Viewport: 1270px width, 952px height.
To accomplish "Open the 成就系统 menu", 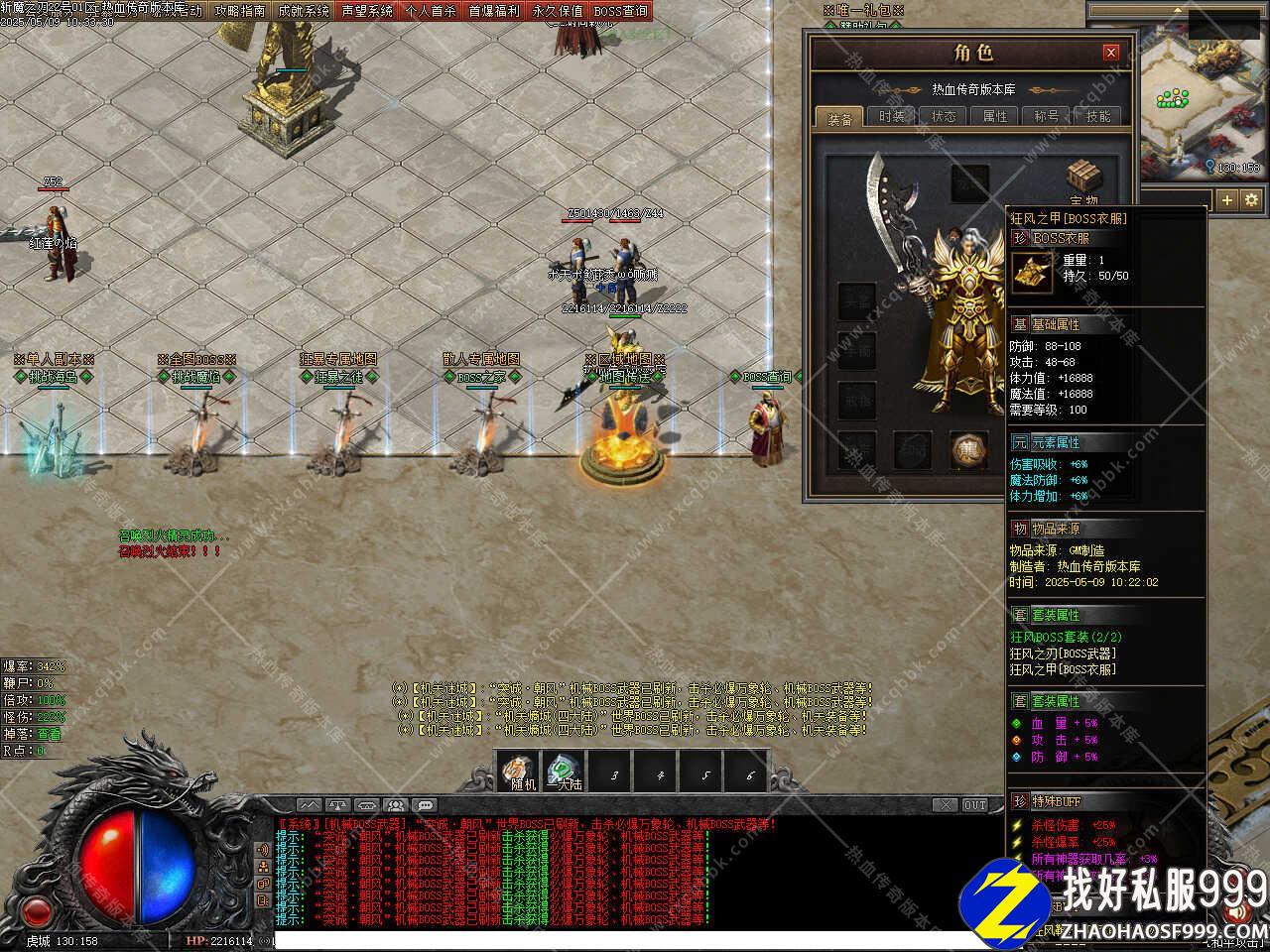I will click(x=304, y=11).
